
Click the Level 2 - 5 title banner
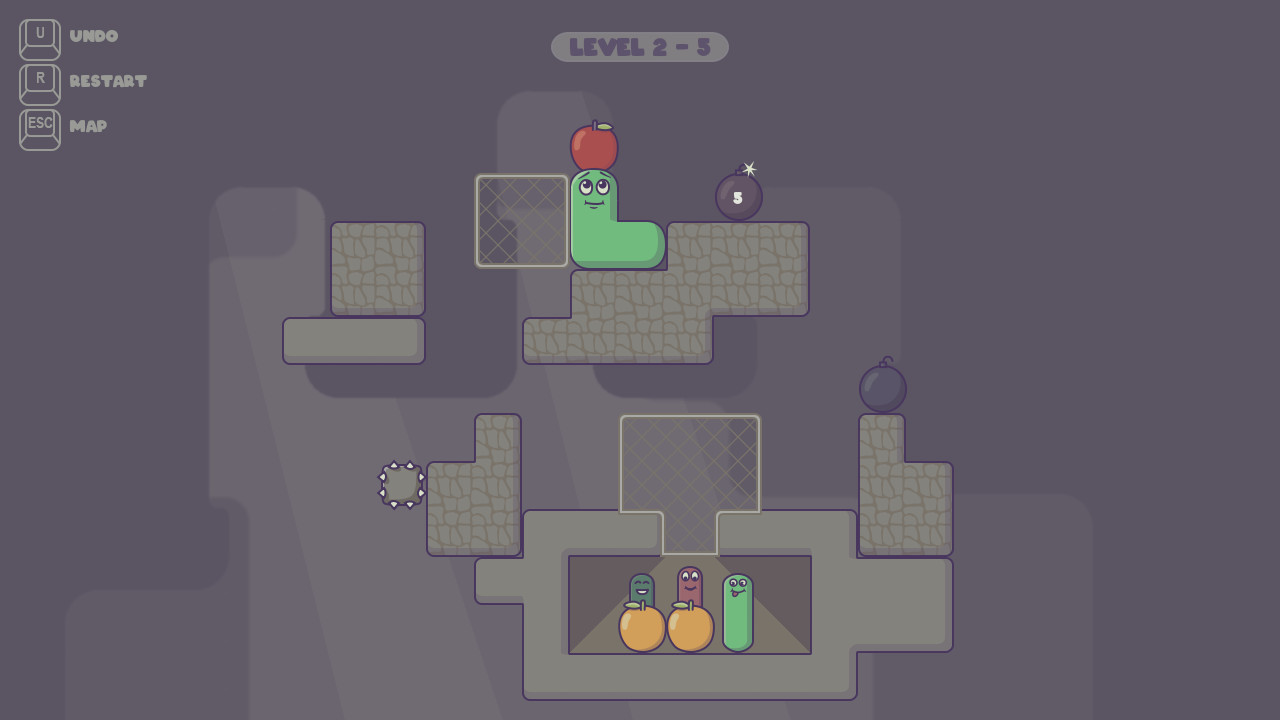pos(639,47)
